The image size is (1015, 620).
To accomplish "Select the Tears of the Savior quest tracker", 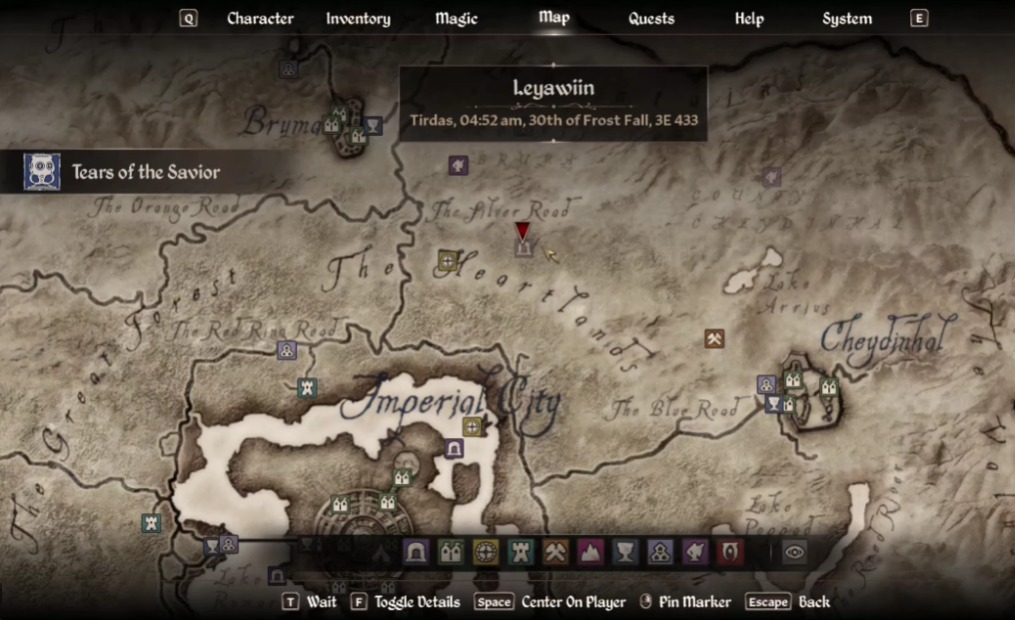I will coord(145,172).
